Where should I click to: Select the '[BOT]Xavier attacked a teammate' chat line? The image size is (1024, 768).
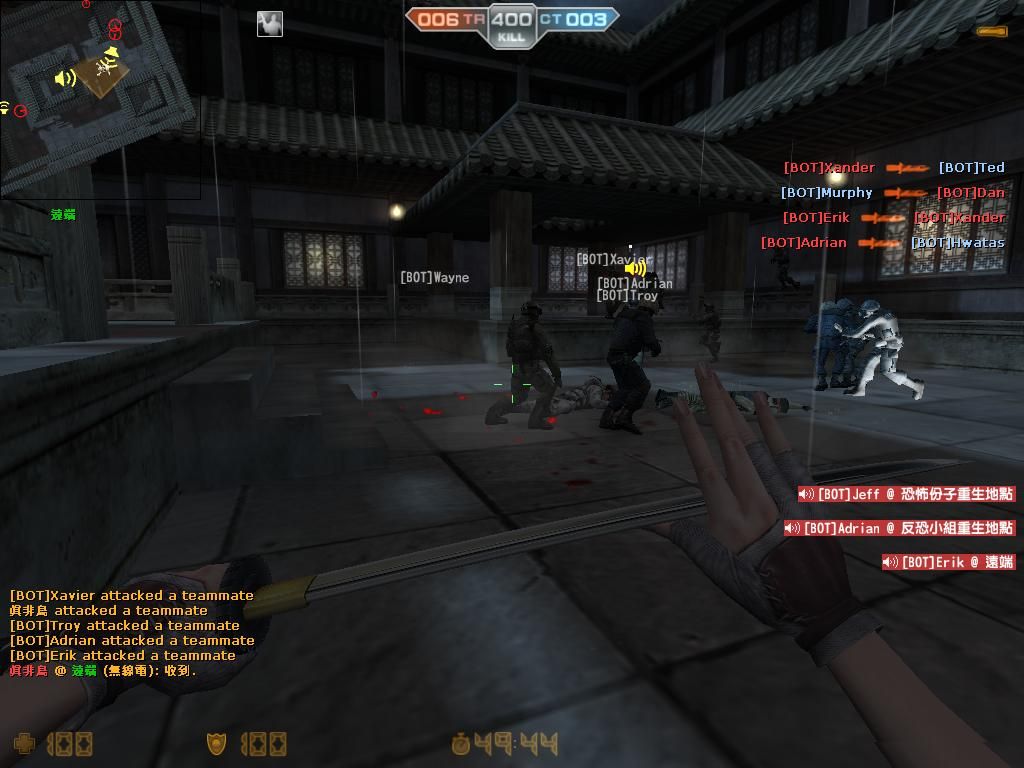click(x=131, y=595)
